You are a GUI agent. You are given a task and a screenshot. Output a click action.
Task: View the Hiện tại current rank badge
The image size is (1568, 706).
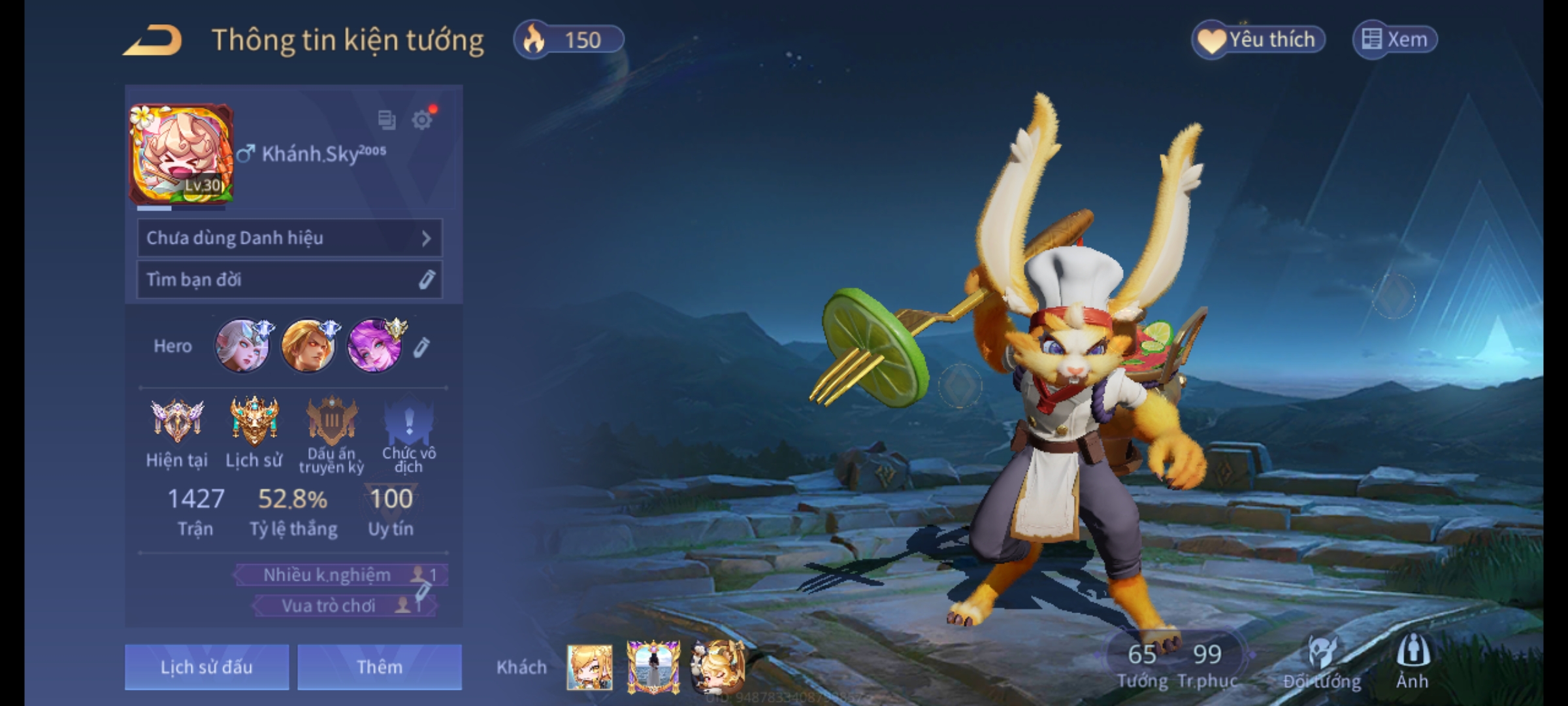(177, 422)
